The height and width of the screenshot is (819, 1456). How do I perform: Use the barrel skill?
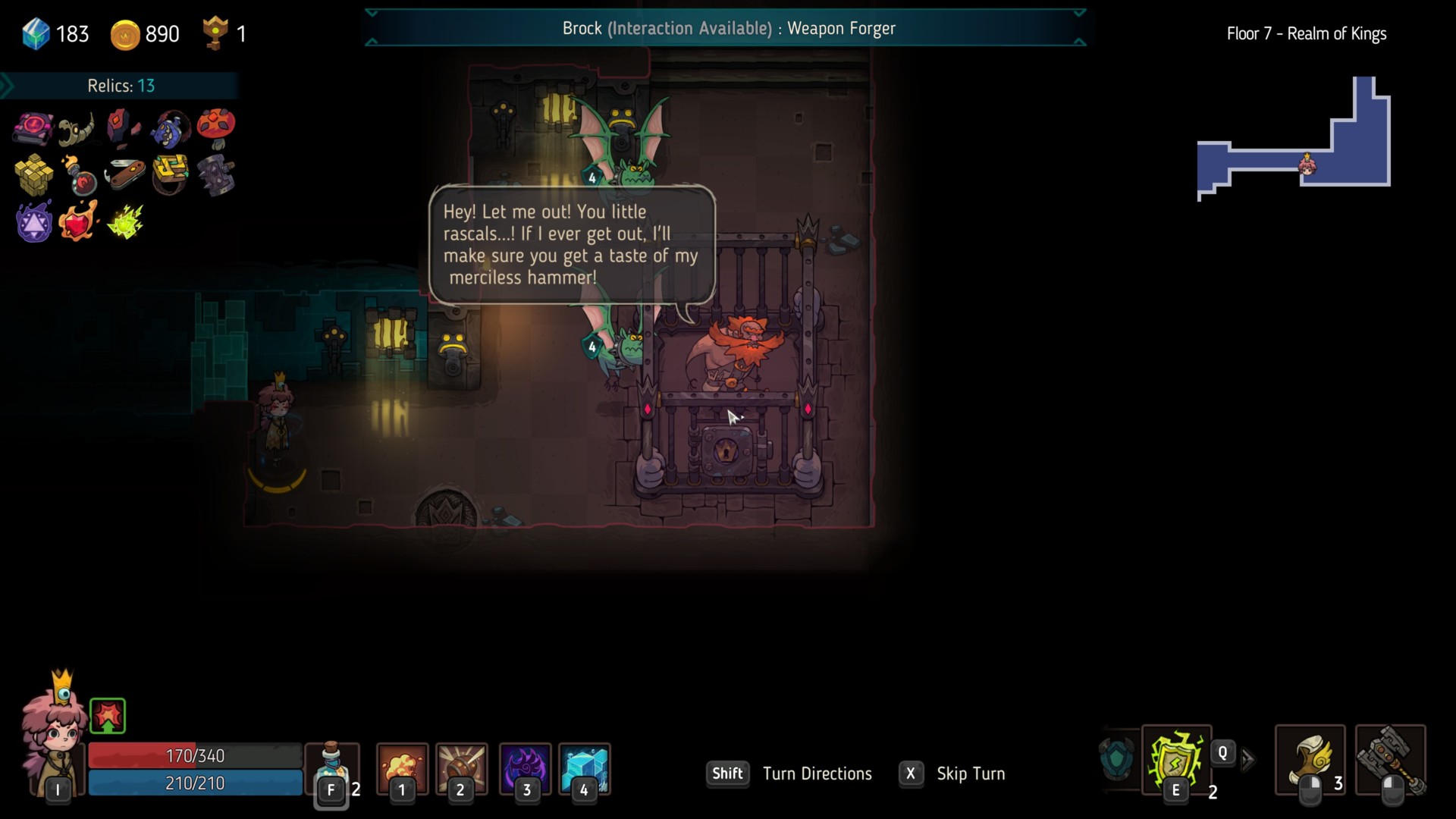pos(461,767)
